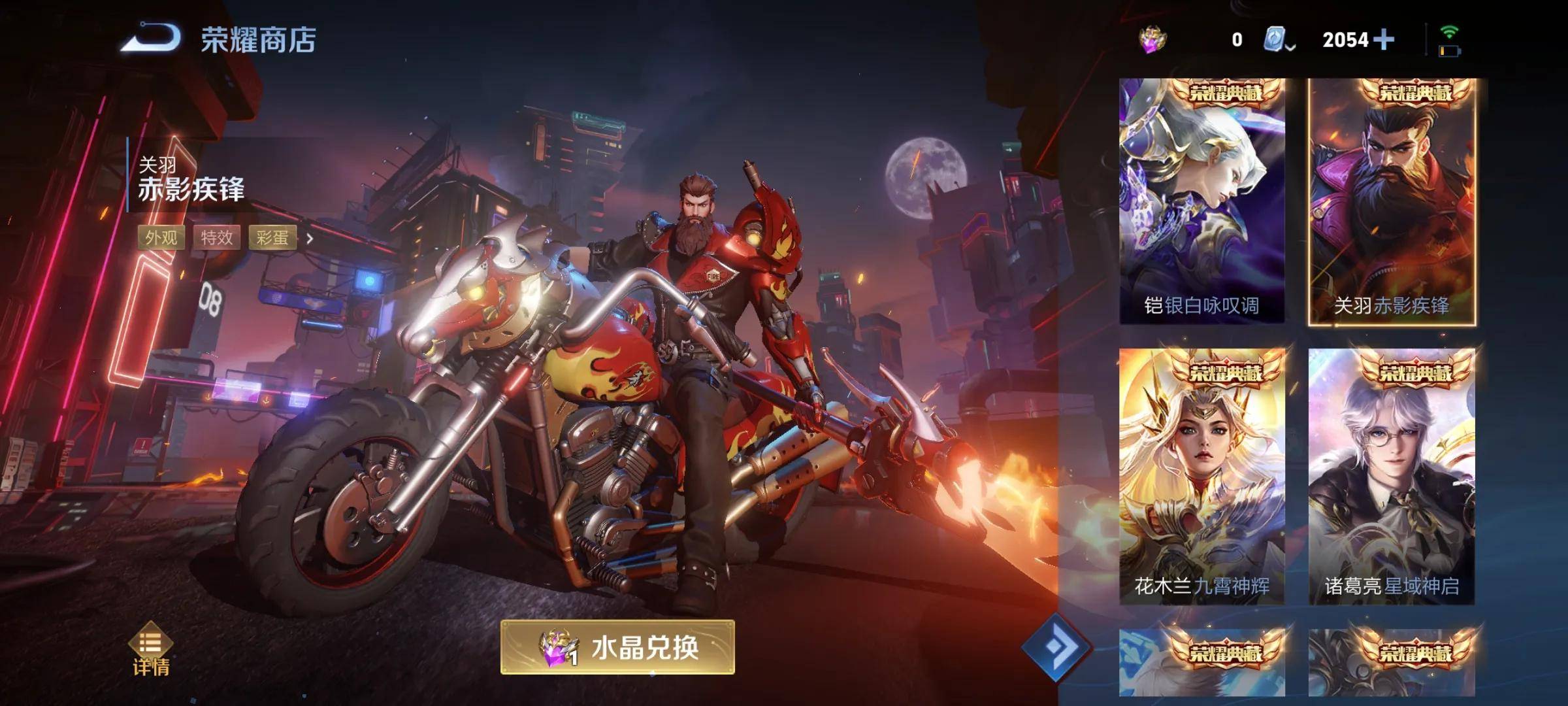The image size is (1568, 706).
Task: Expand the skin tags arrow
Action: click(310, 239)
